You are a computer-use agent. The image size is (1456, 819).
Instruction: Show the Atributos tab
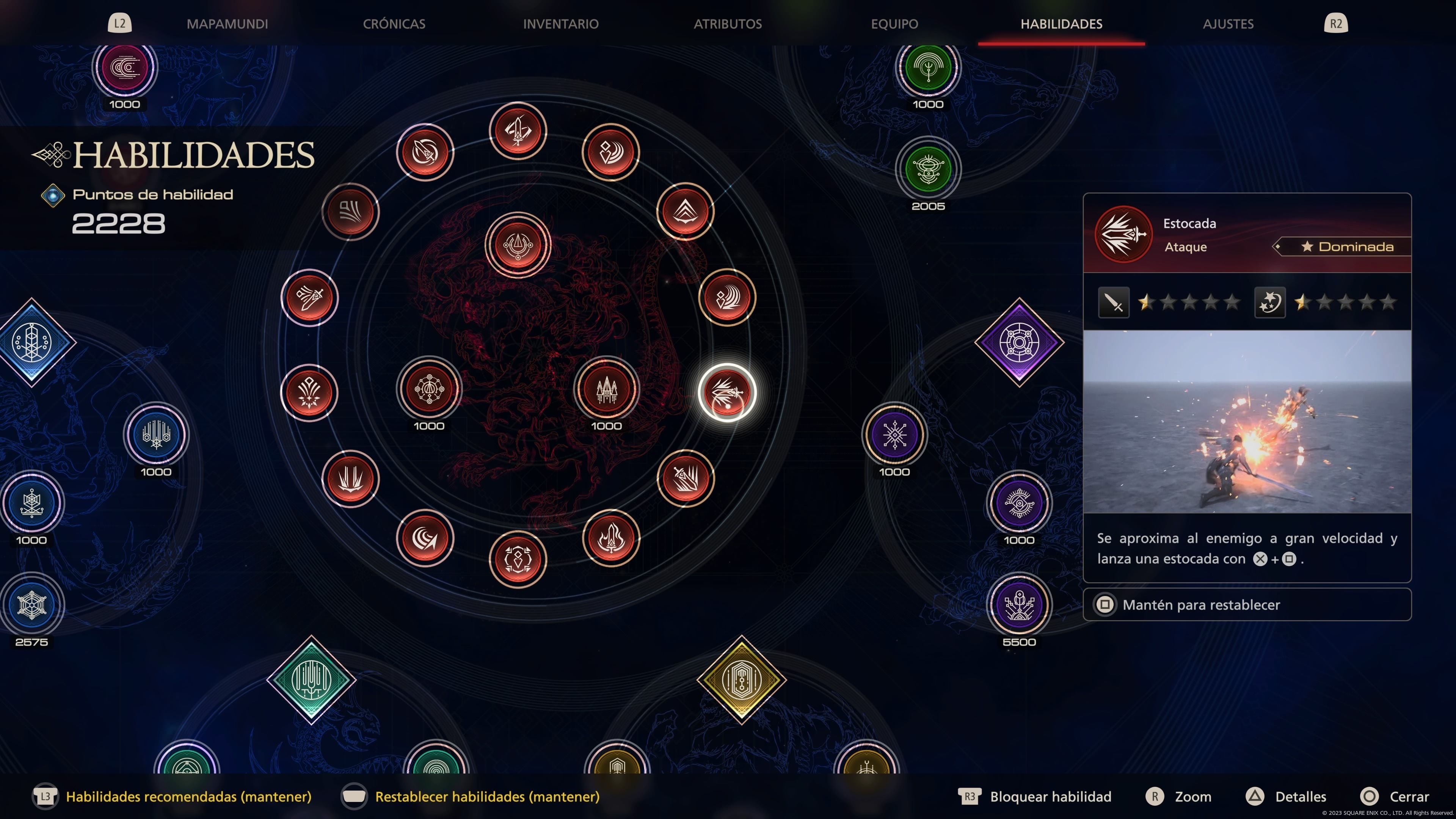pos(728,24)
